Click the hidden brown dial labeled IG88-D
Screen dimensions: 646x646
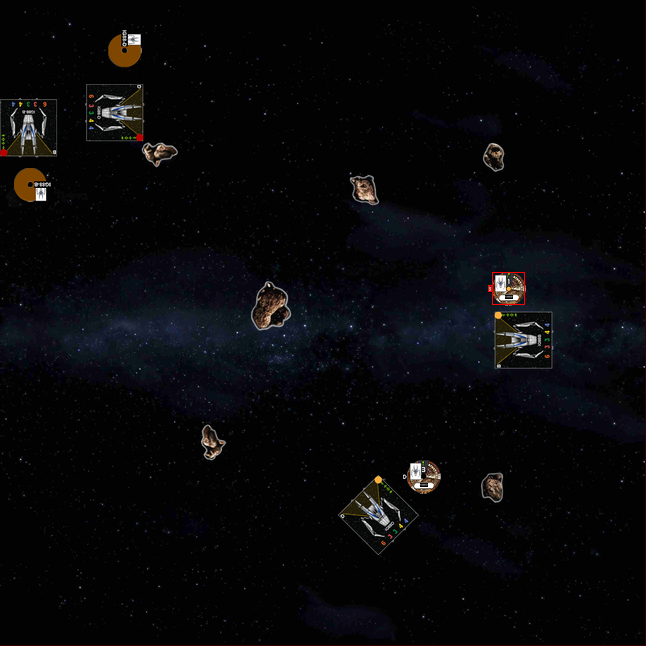coord(124,50)
